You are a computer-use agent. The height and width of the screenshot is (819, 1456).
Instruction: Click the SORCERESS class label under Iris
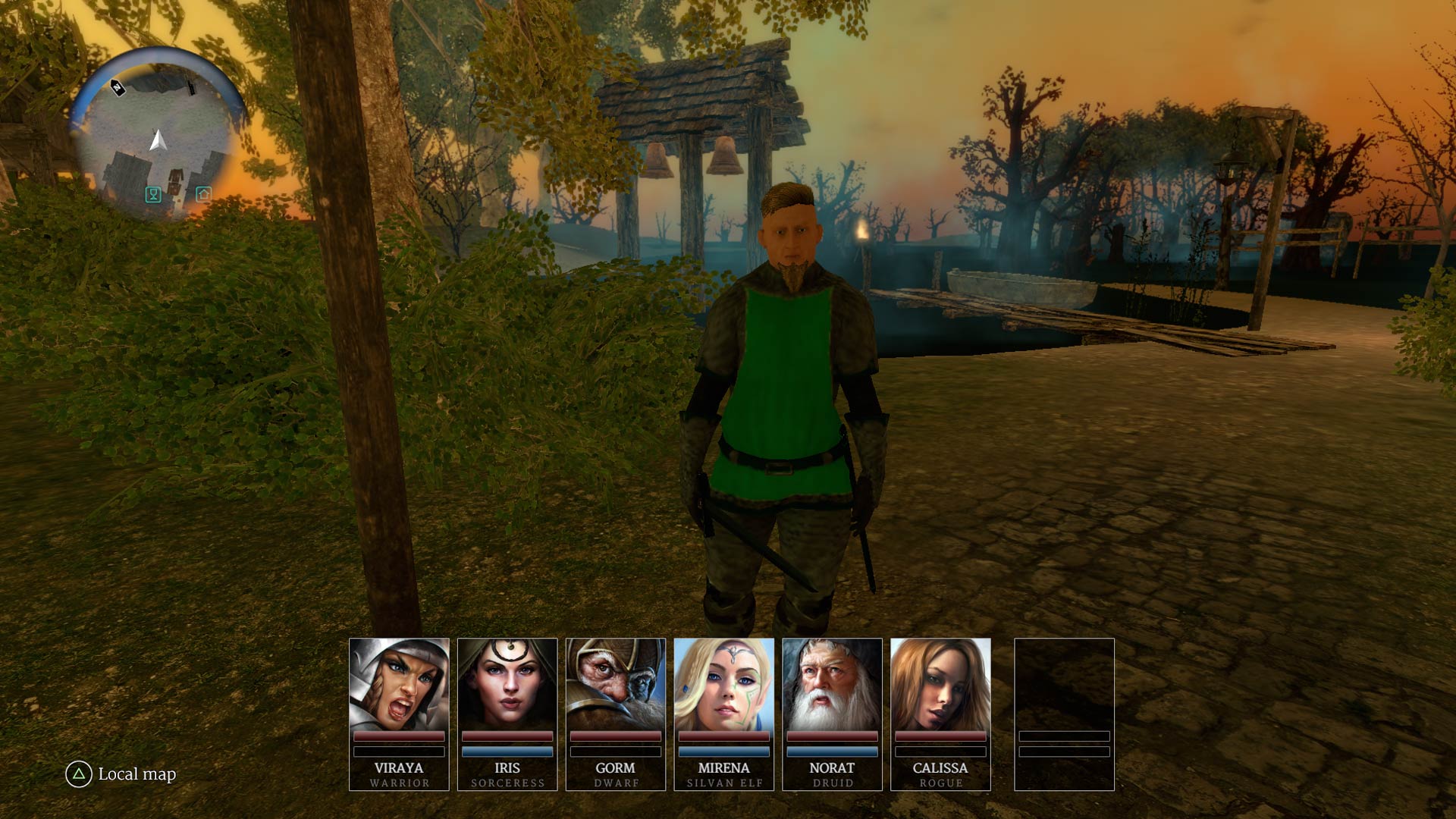tap(508, 783)
